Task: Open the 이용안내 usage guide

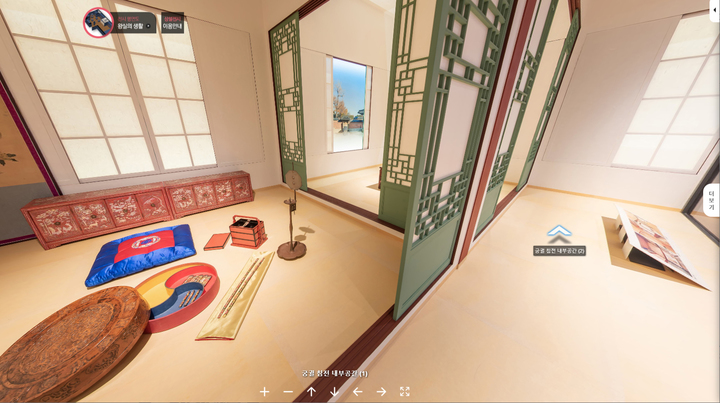Action: coord(172,22)
